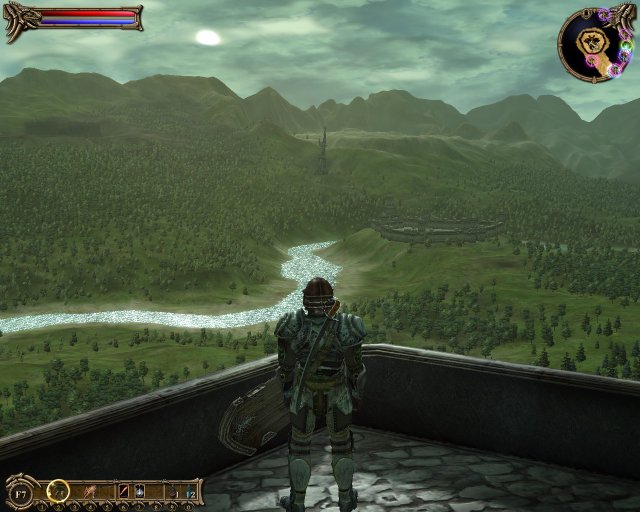Use the blue potion with count 12
Screen dimensions: 640x512
coord(190,491)
